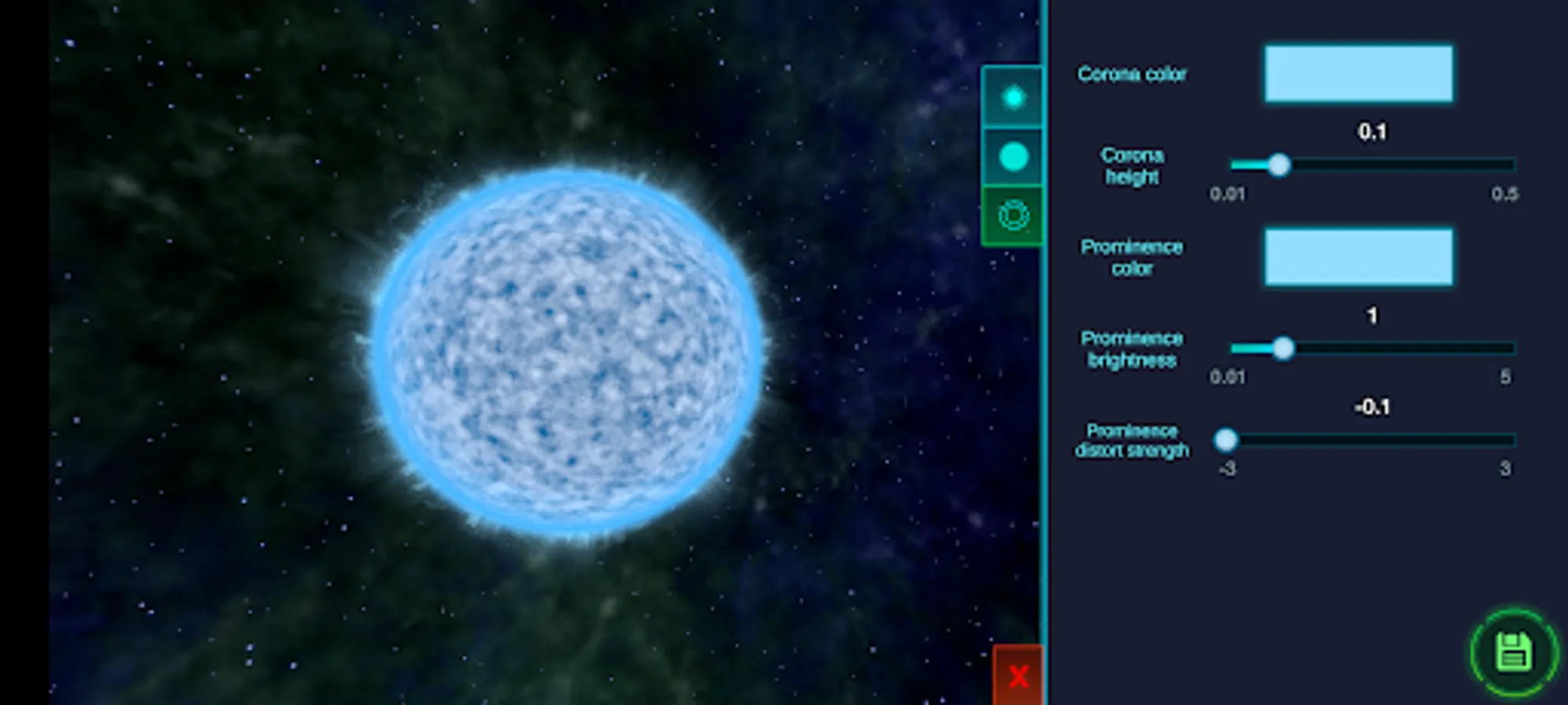Discard changes with the X button
1568x705 pixels.
pos(1016,675)
